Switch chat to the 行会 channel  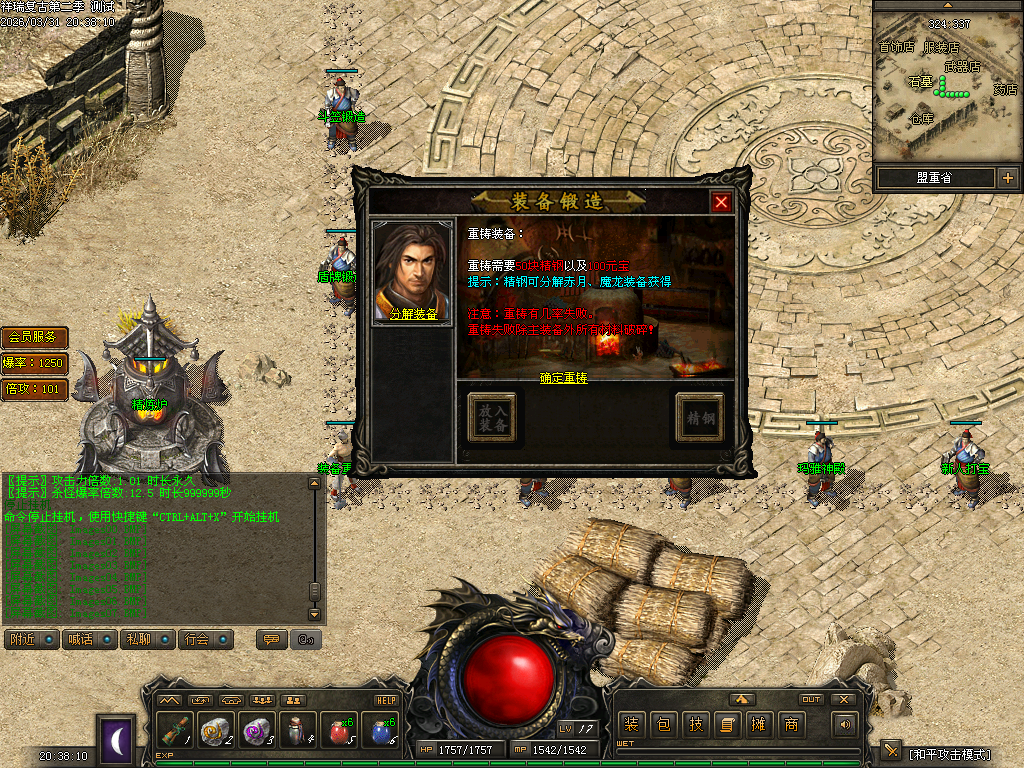click(x=205, y=639)
